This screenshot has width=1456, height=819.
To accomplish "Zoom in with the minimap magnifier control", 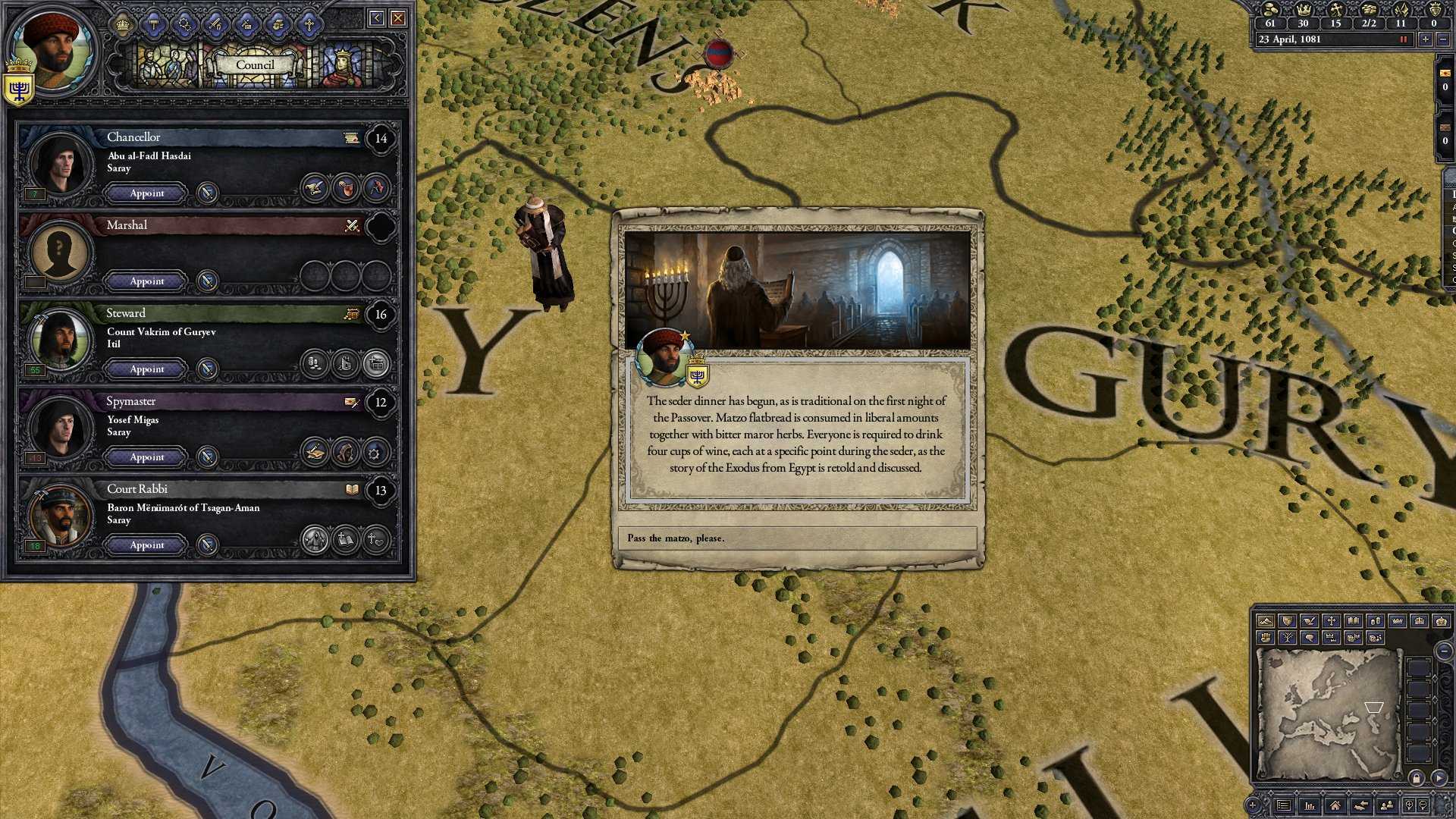I will coord(1410,806).
